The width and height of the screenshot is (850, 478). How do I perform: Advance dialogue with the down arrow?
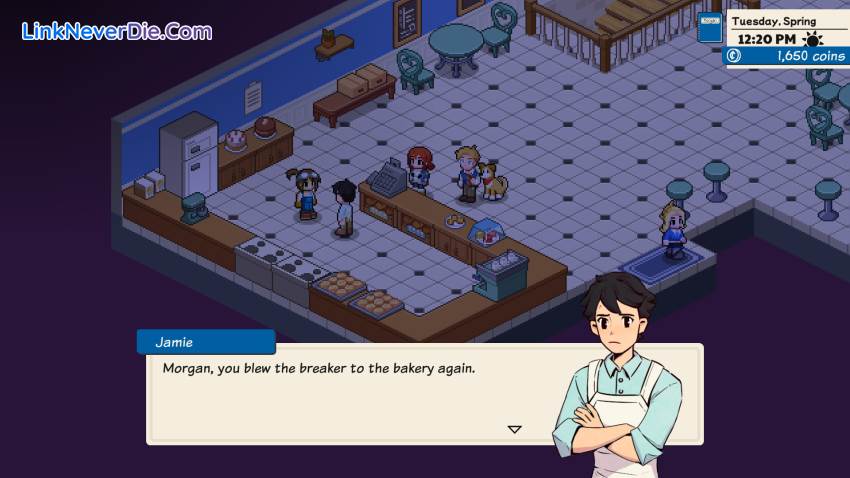pos(514,429)
